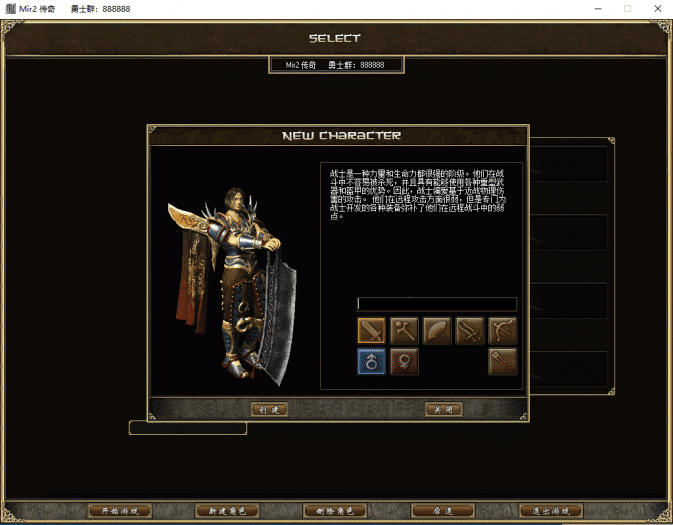Open 新建角色 to create a character
This screenshot has width=673, height=525.
click(227, 510)
